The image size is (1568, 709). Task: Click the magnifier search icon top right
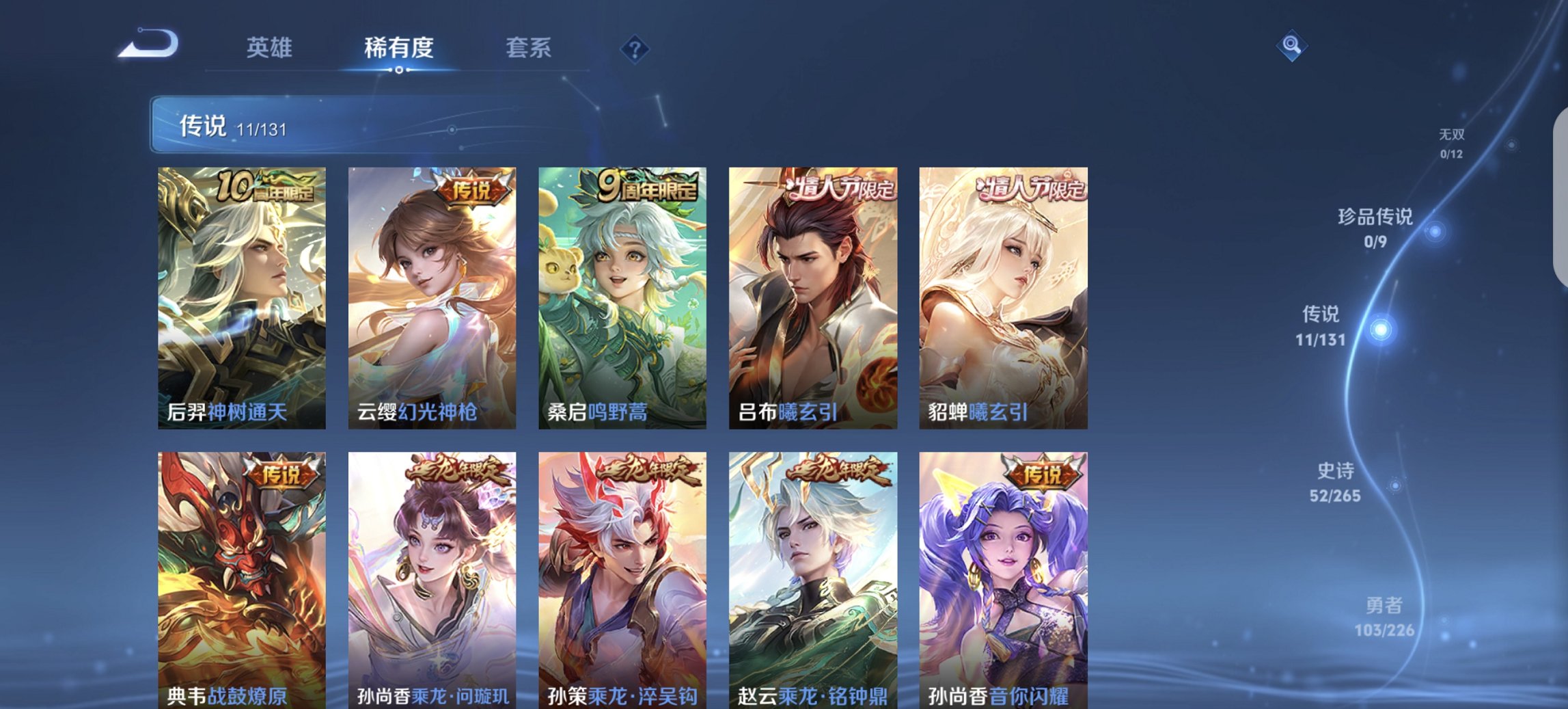pos(1290,48)
